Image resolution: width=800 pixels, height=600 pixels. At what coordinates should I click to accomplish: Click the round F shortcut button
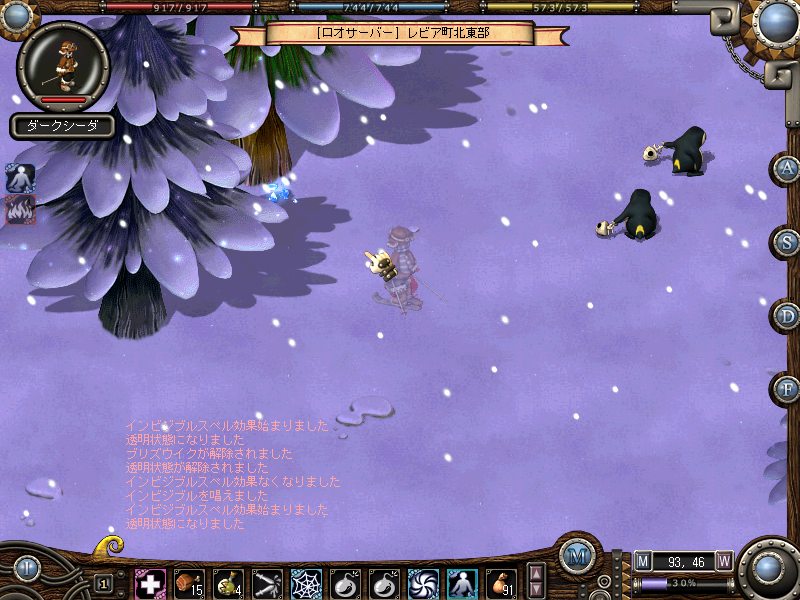coord(787,389)
